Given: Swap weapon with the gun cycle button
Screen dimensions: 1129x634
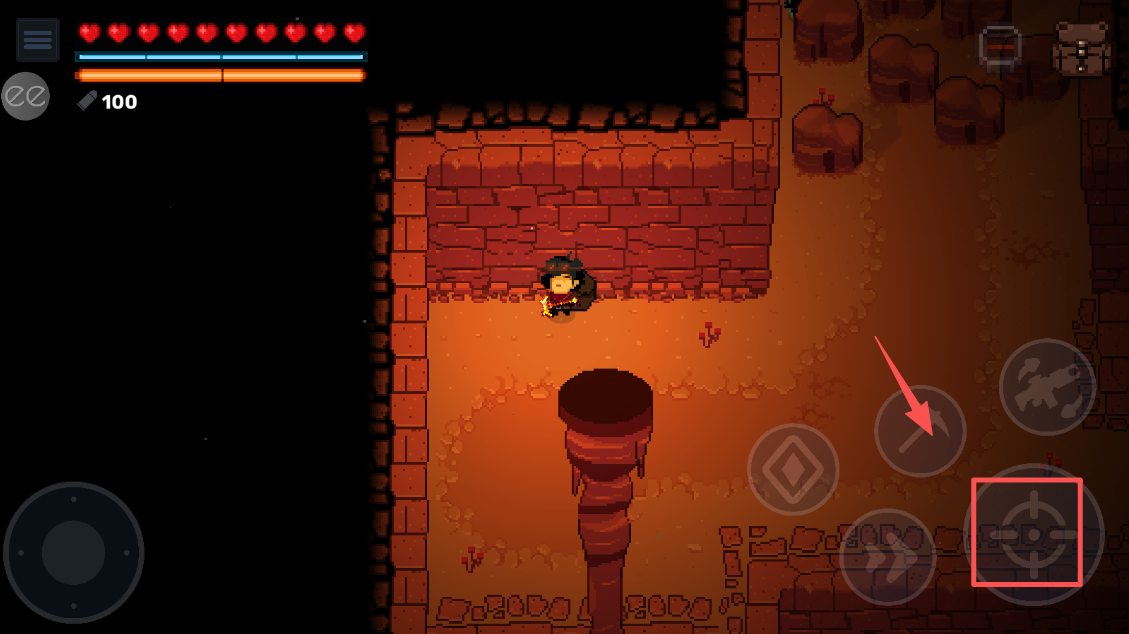Looking at the screenshot, I should (1047, 387).
